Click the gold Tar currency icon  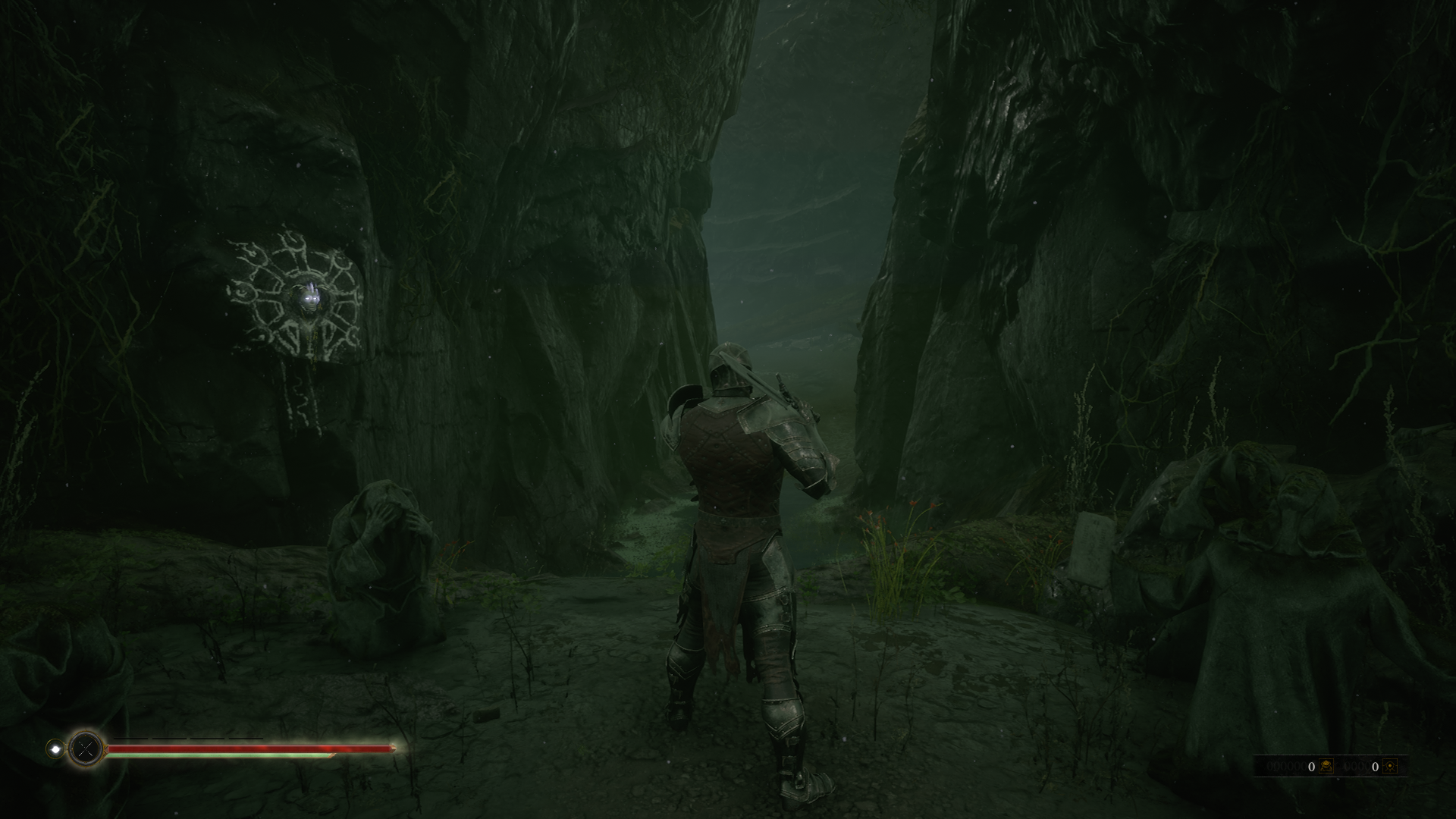(1326, 767)
